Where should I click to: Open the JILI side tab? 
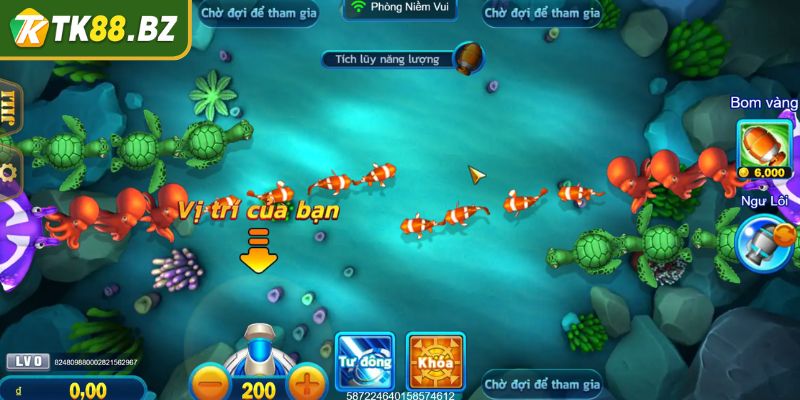point(11,107)
